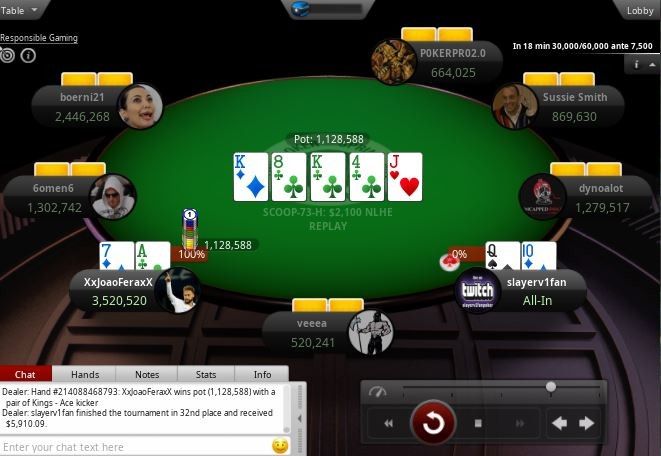Select the Chat tab
This screenshot has width=661, height=456.
pos(26,374)
